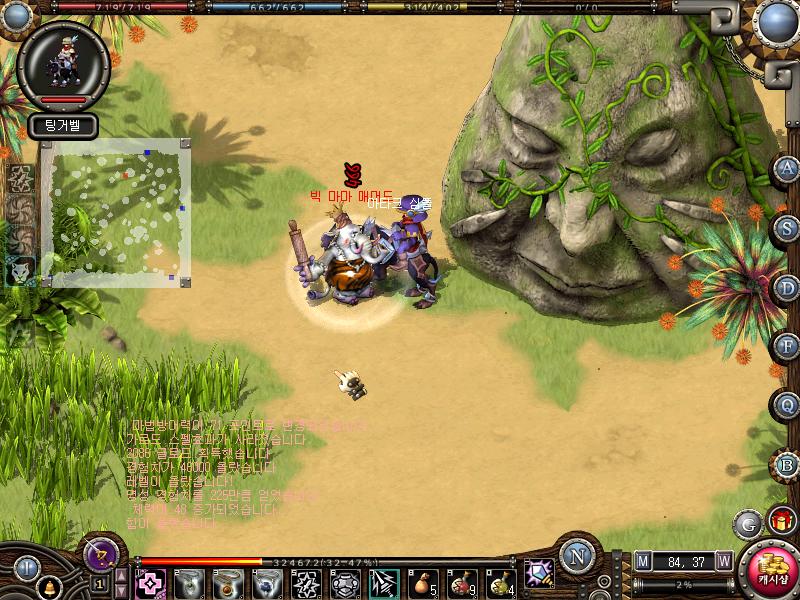This screenshot has width=800, height=600.
Task: Use the hotbar potion with count 5
Action: click(x=423, y=582)
